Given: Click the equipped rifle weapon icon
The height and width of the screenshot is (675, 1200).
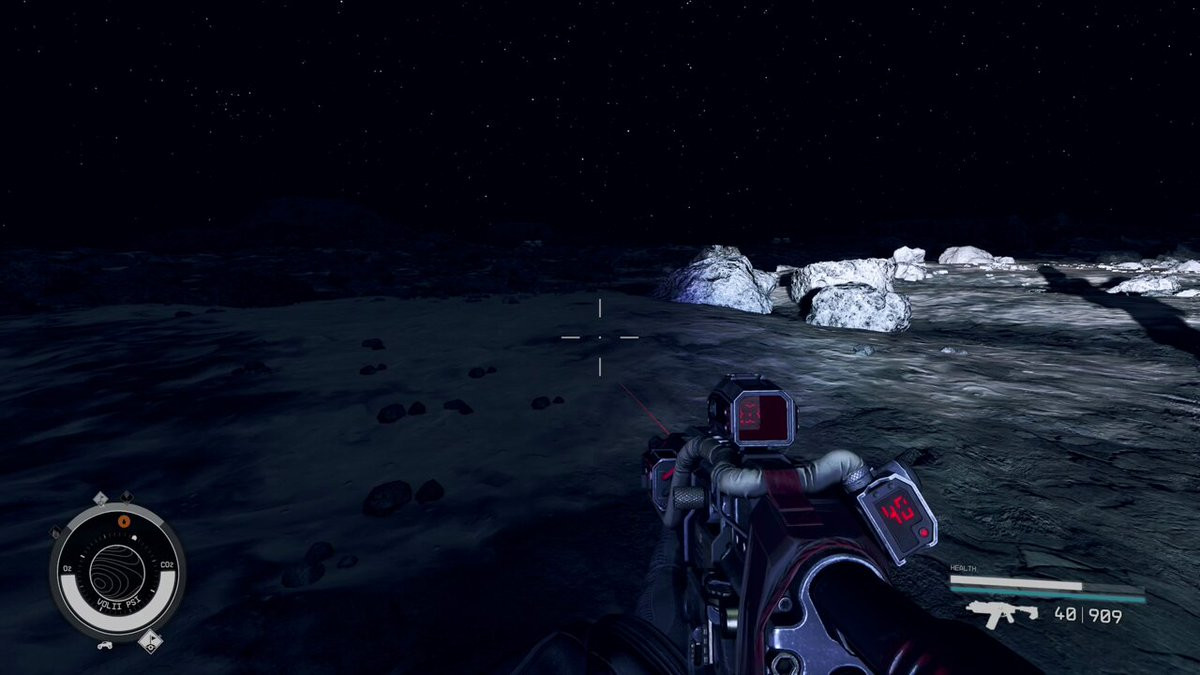Looking at the screenshot, I should point(989,613).
